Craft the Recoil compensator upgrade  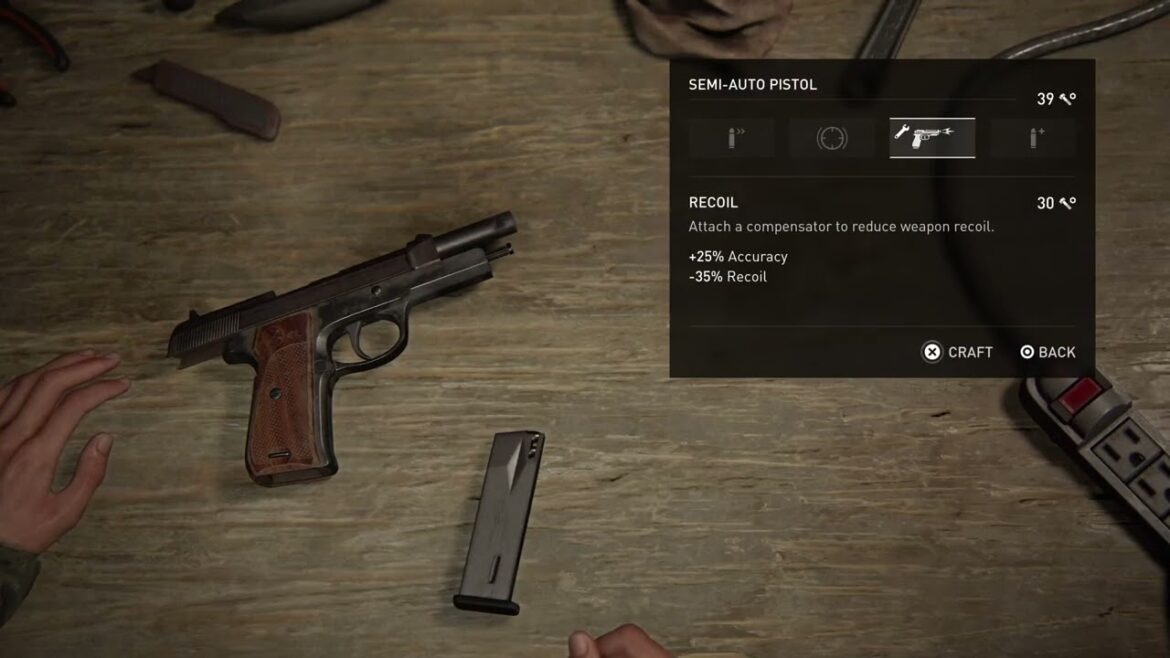[957, 352]
